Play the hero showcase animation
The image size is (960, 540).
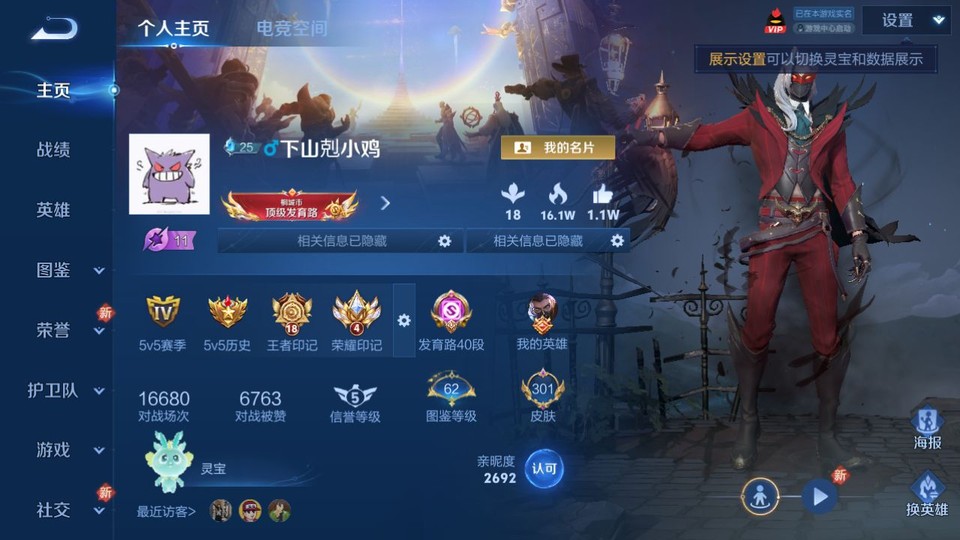click(819, 495)
